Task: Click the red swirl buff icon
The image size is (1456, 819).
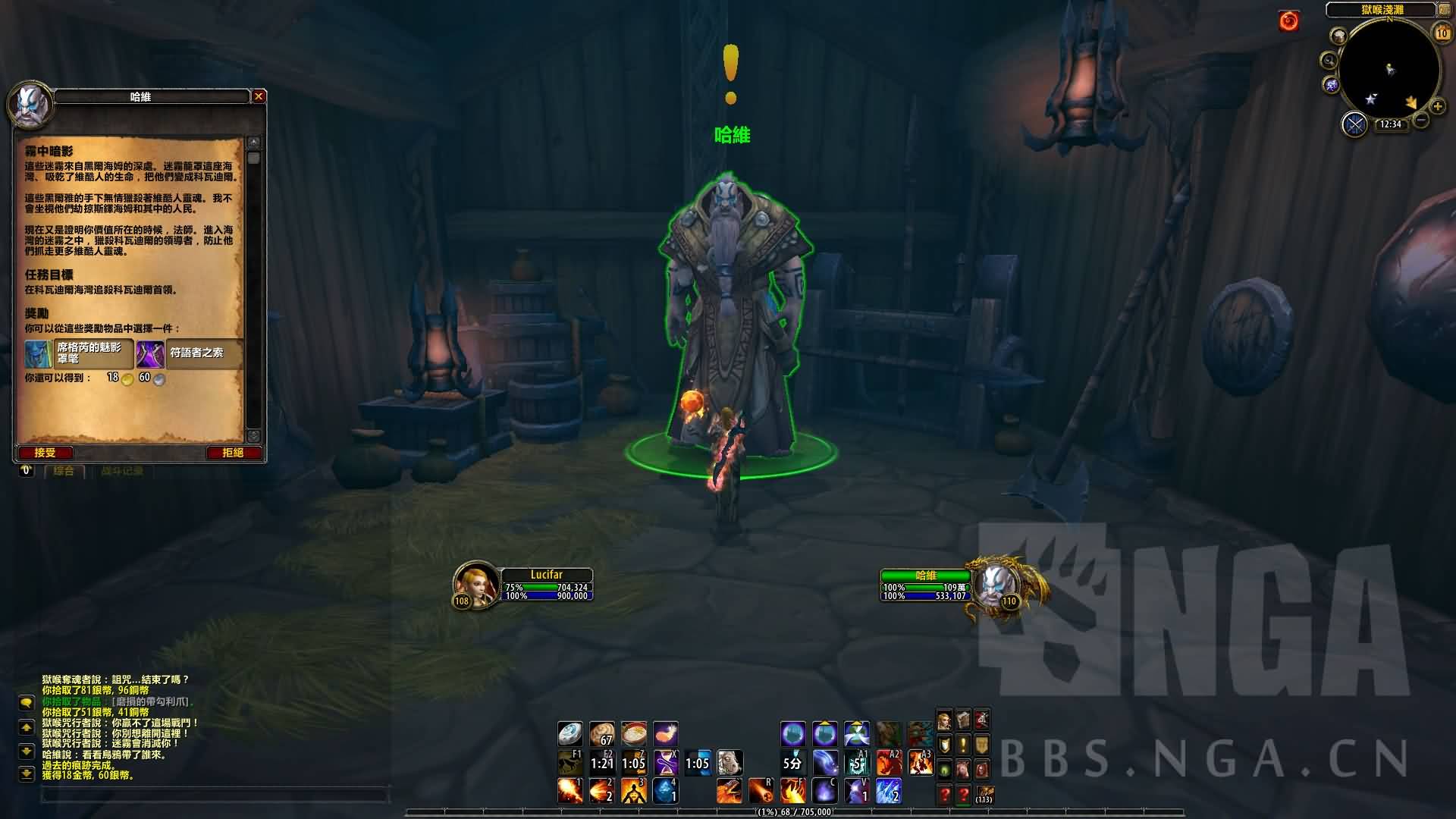Action: pyautogui.click(x=1288, y=21)
